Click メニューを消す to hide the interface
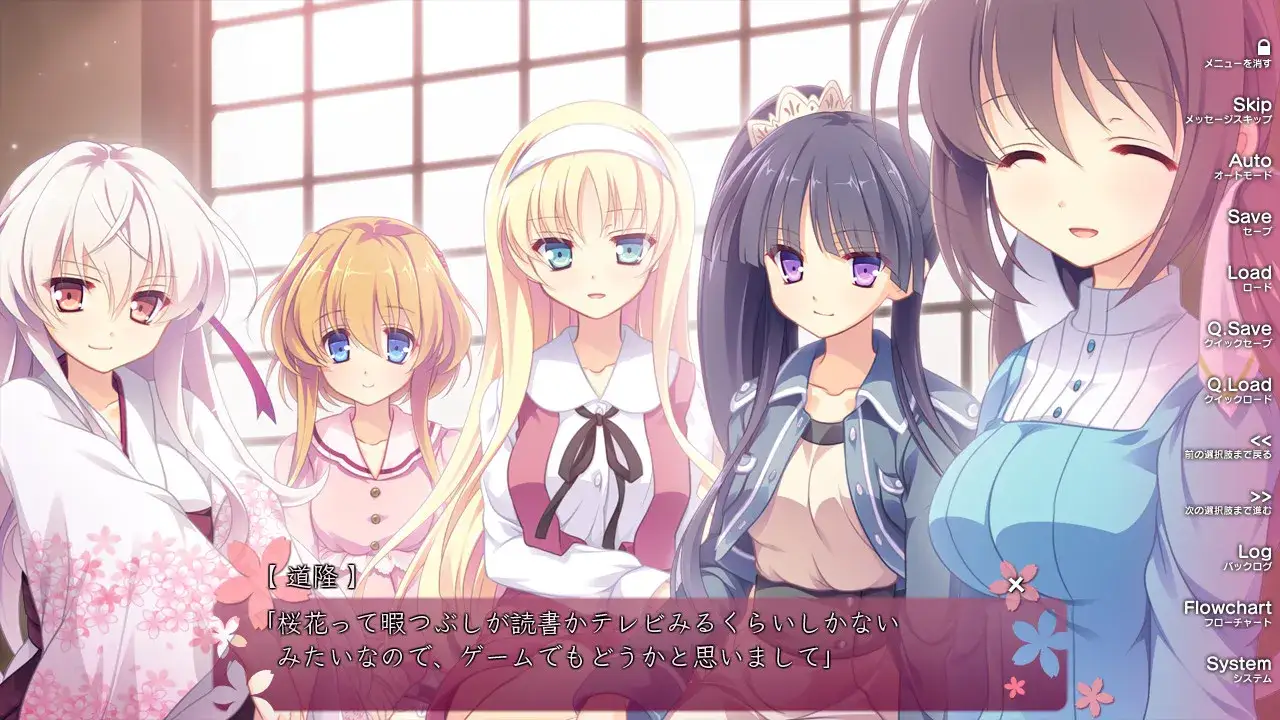The height and width of the screenshot is (720, 1280). point(1236,61)
